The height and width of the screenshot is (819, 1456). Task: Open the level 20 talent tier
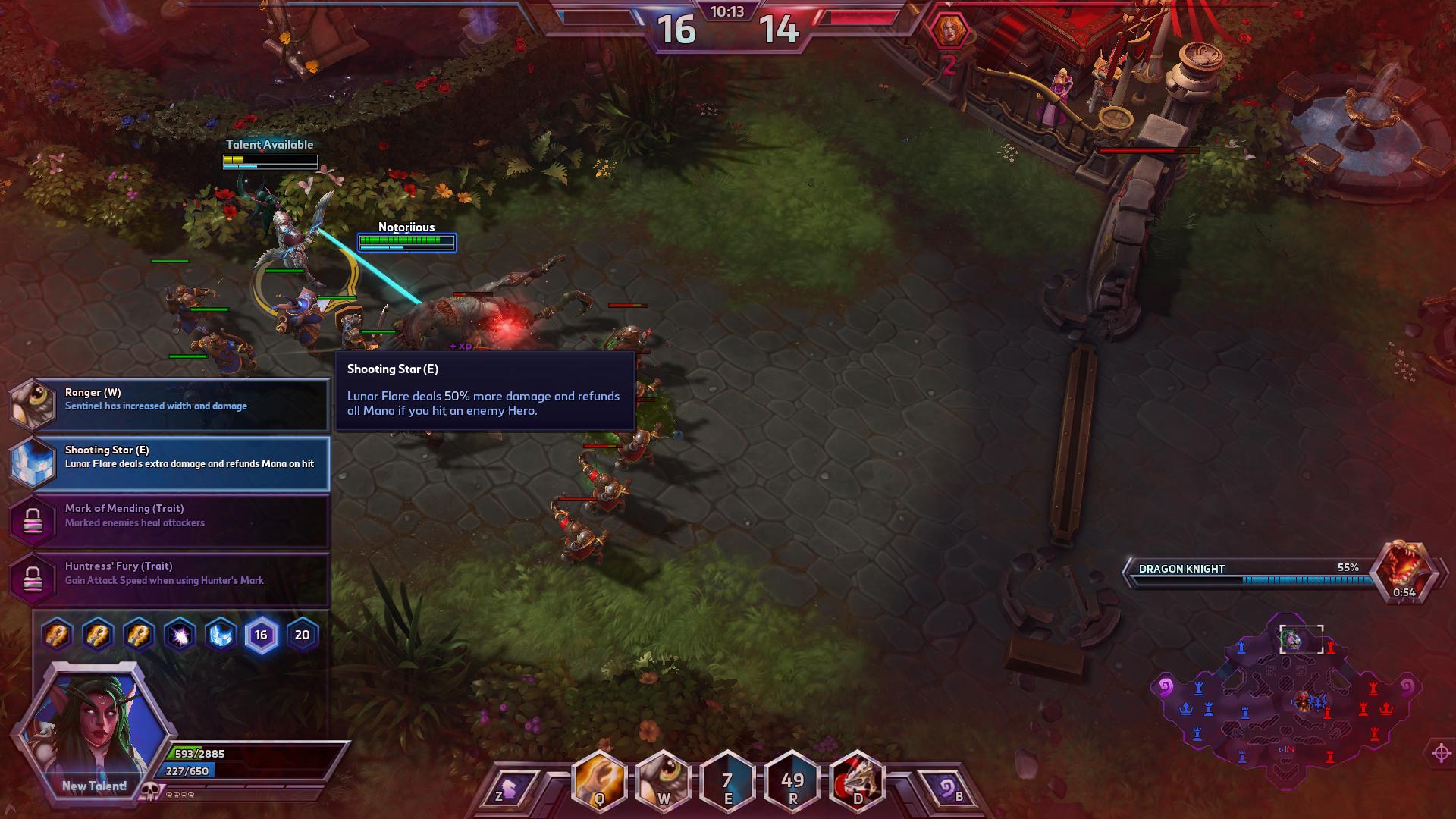[x=302, y=635]
